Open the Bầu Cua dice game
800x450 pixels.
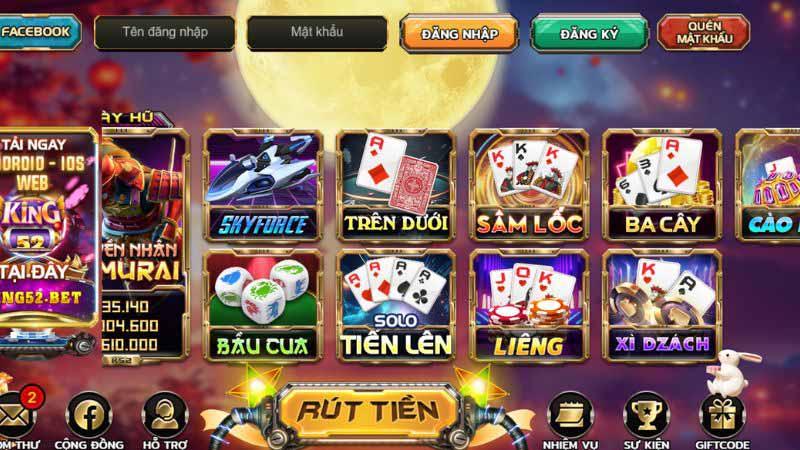264,305
